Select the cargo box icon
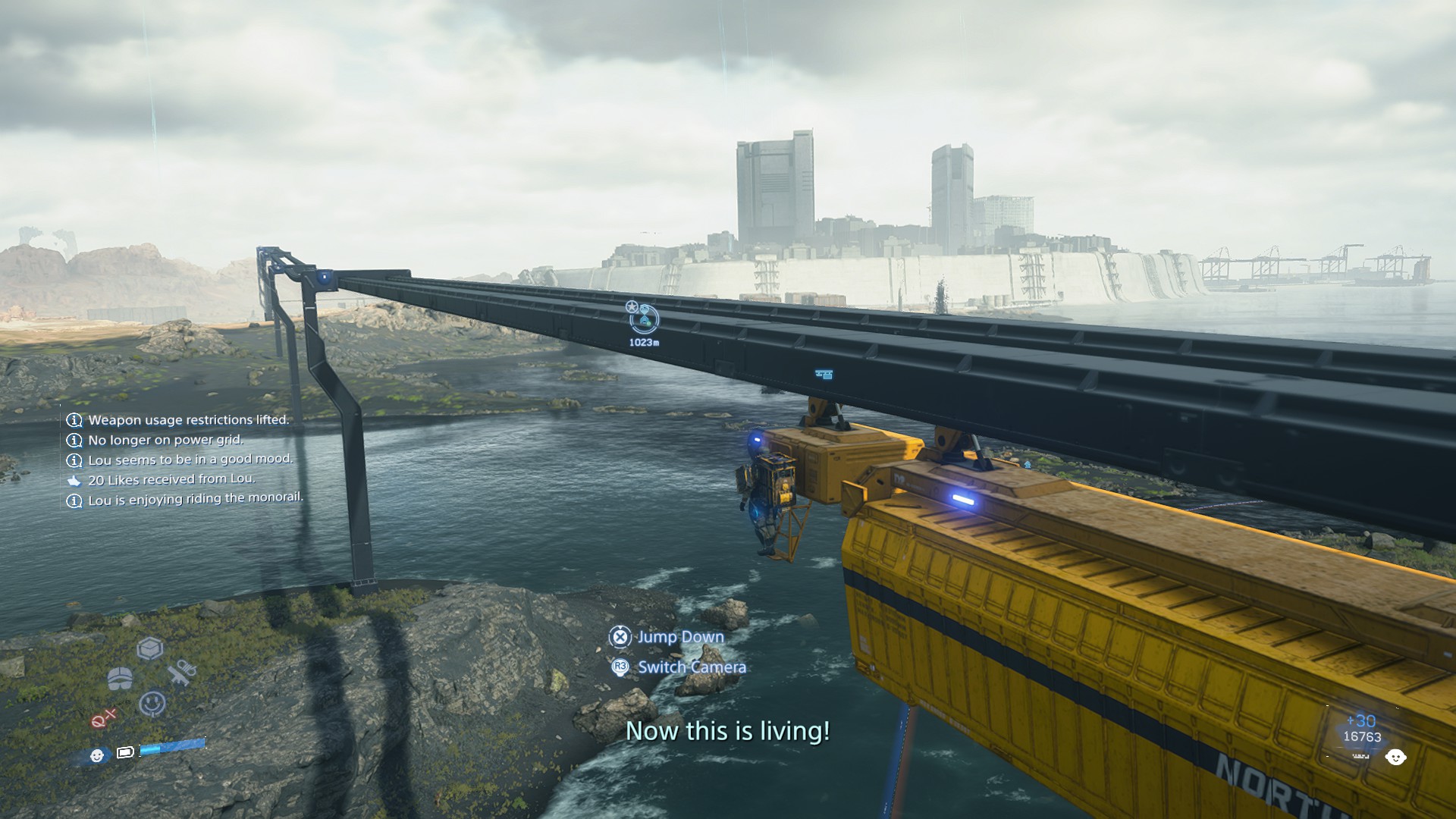Screen dimensions: 1456x819 (150, 649)
